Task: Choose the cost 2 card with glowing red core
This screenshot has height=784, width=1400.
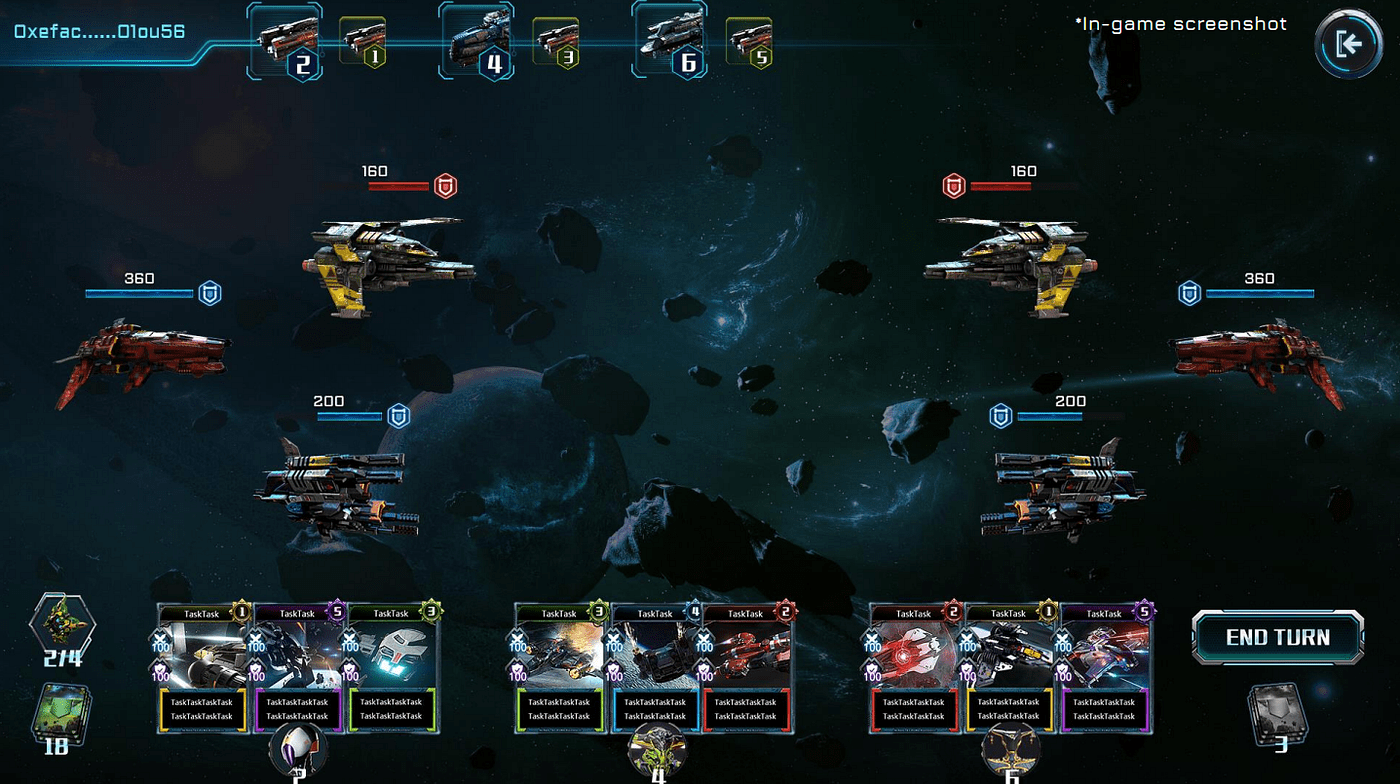Action: (x=914, y=668)
